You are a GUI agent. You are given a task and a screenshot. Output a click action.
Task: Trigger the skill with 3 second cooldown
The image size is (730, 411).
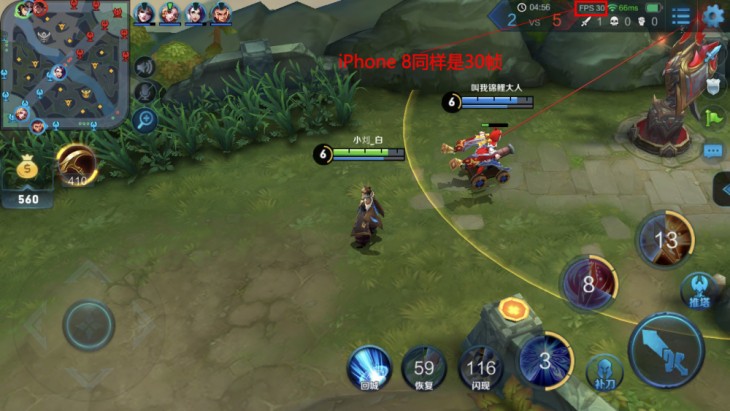(x=544, y=359)
